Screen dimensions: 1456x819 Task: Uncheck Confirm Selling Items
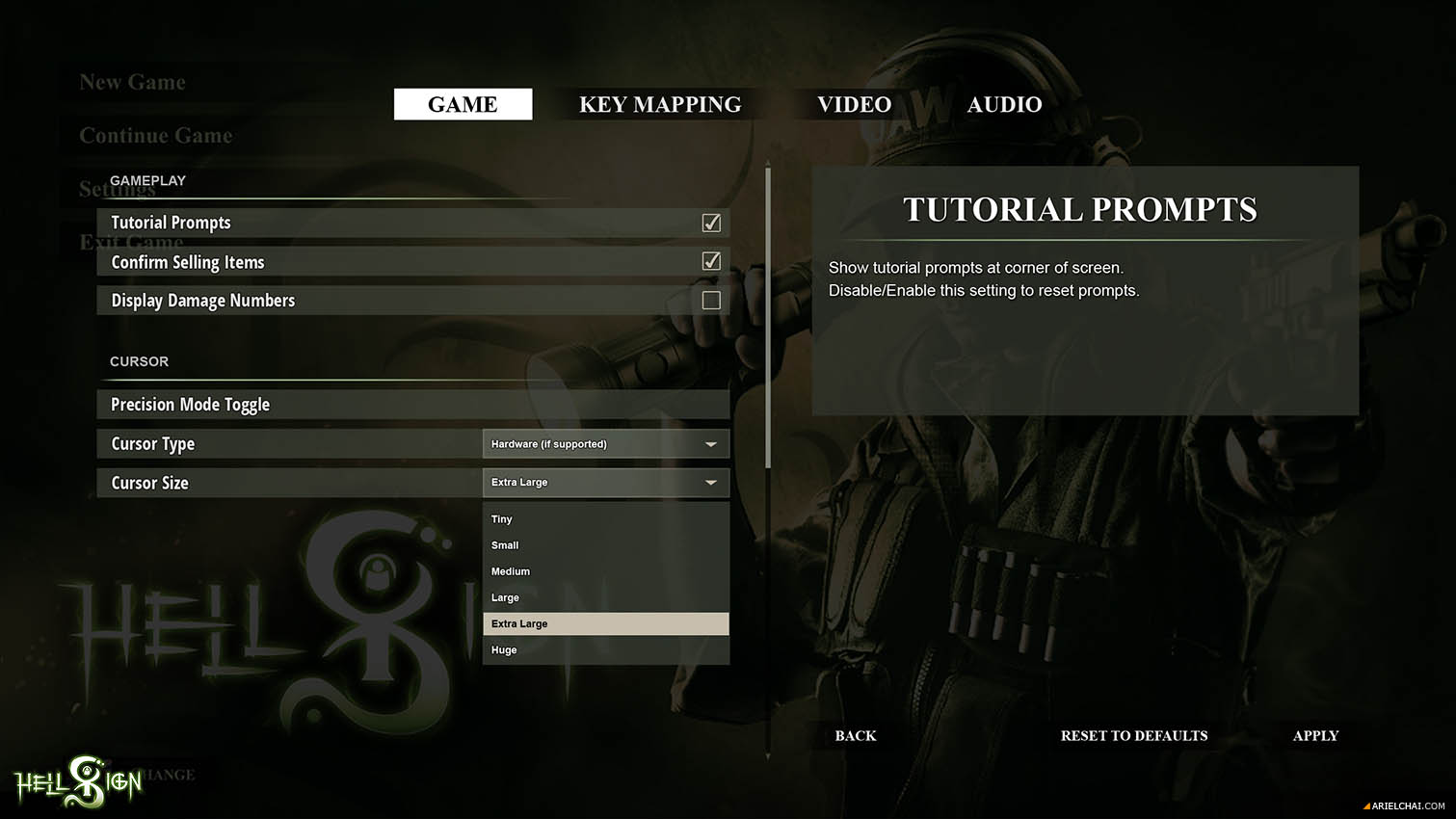[x=711, y=261]
